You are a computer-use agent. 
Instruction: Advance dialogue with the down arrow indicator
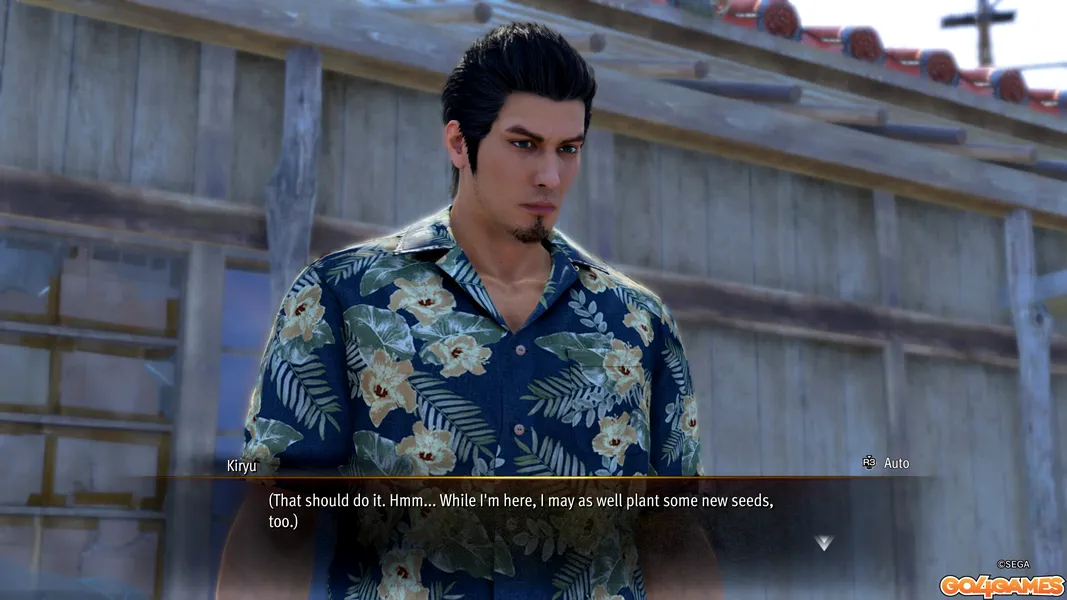[823, 543]
